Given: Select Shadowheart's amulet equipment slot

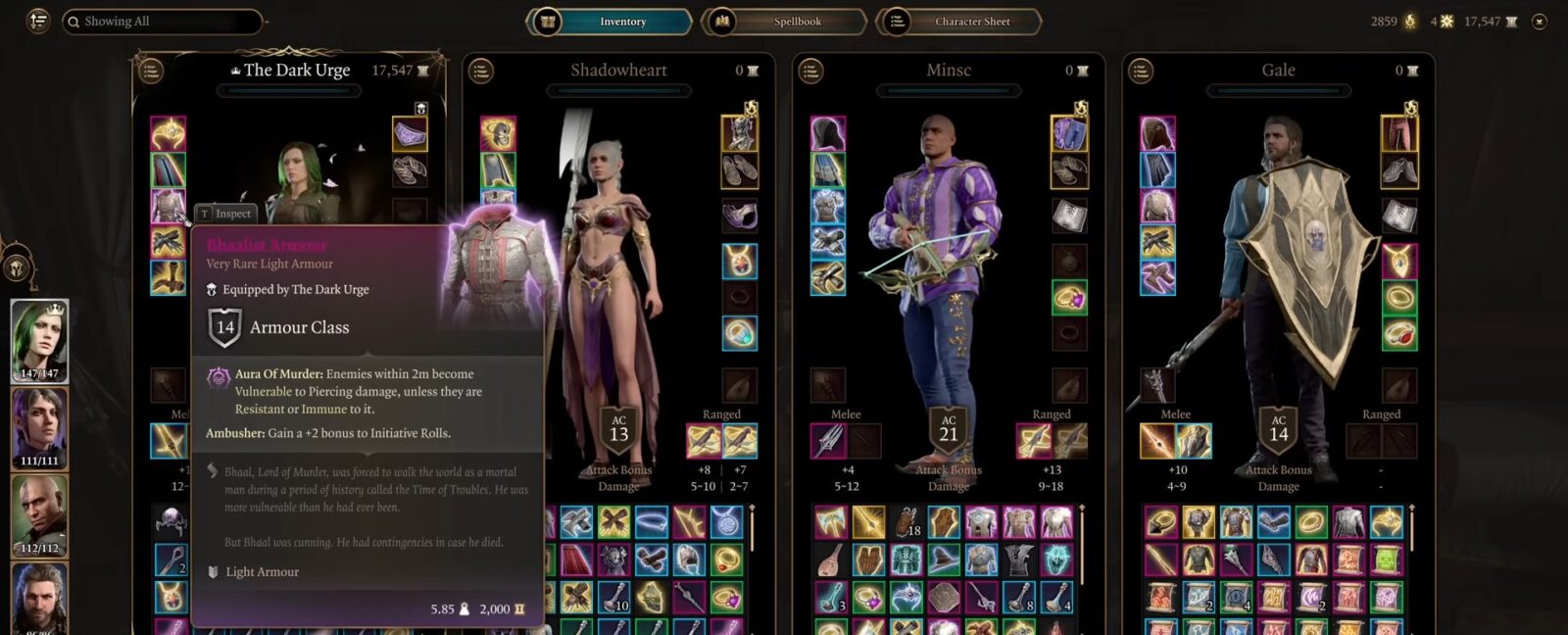Looking at the screenshot, I should (x=739, y=261).
